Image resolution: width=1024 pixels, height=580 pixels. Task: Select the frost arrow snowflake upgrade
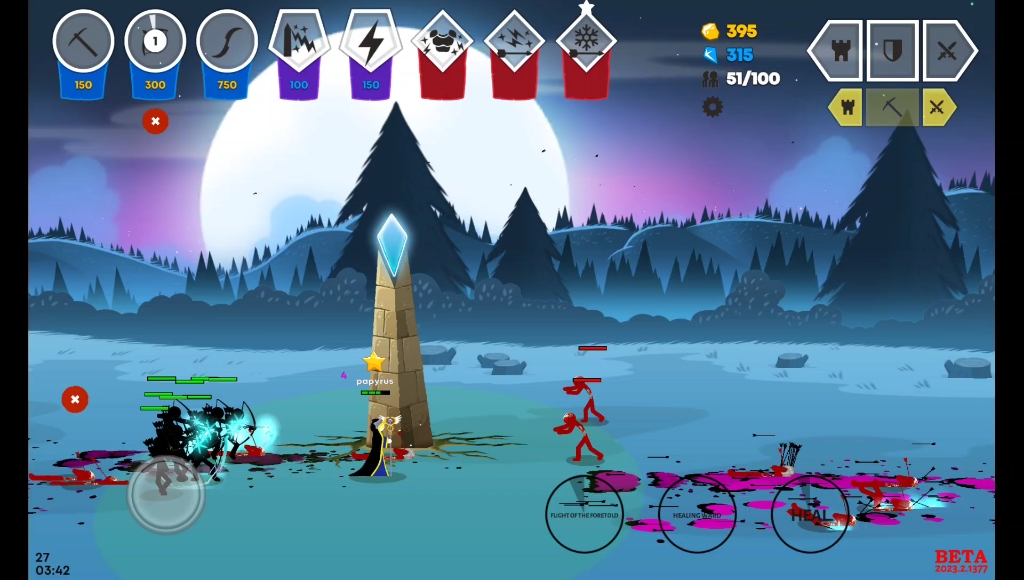coord(586,44)
